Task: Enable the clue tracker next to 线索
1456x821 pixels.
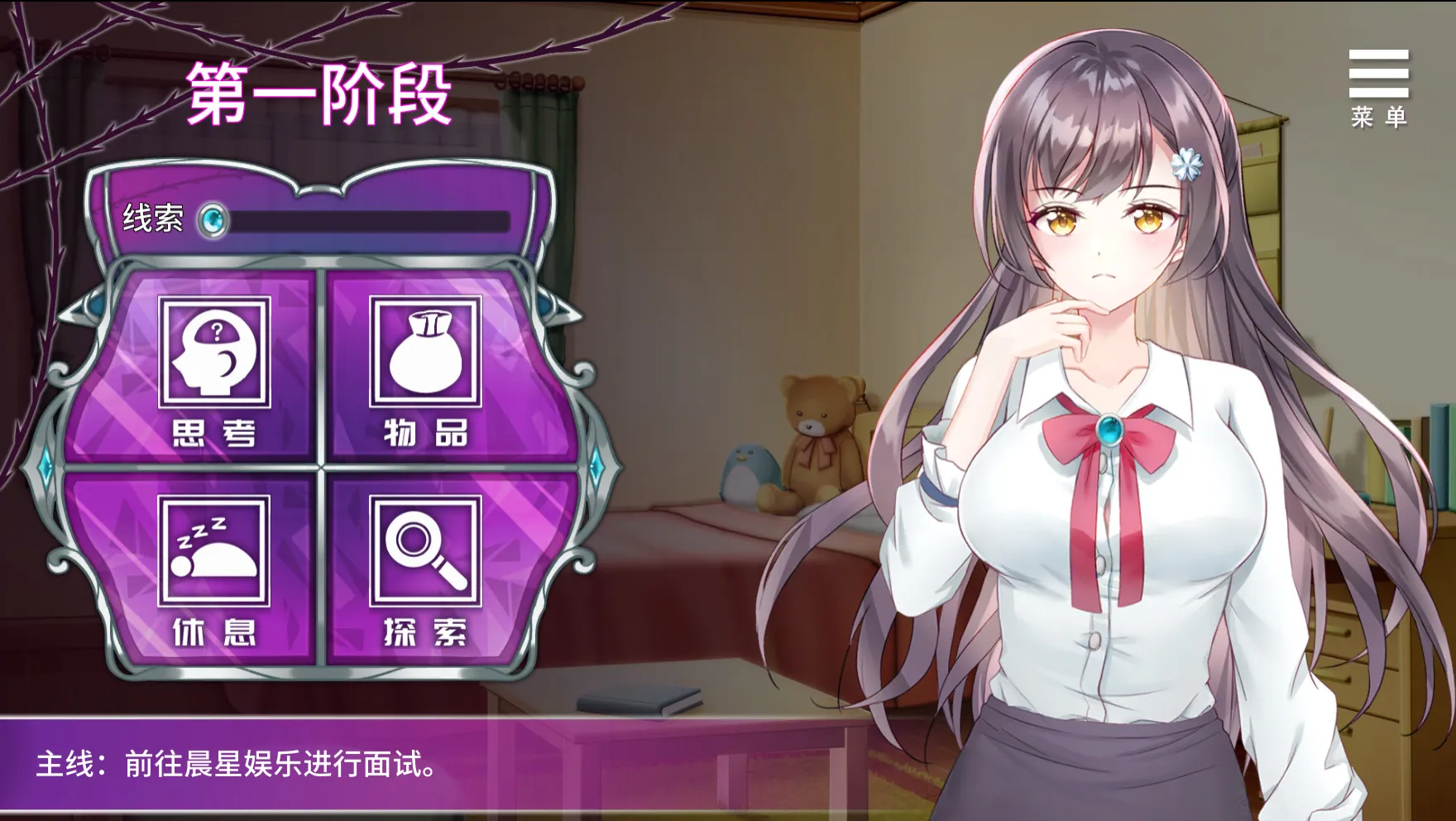Action: tap(212, 218)
